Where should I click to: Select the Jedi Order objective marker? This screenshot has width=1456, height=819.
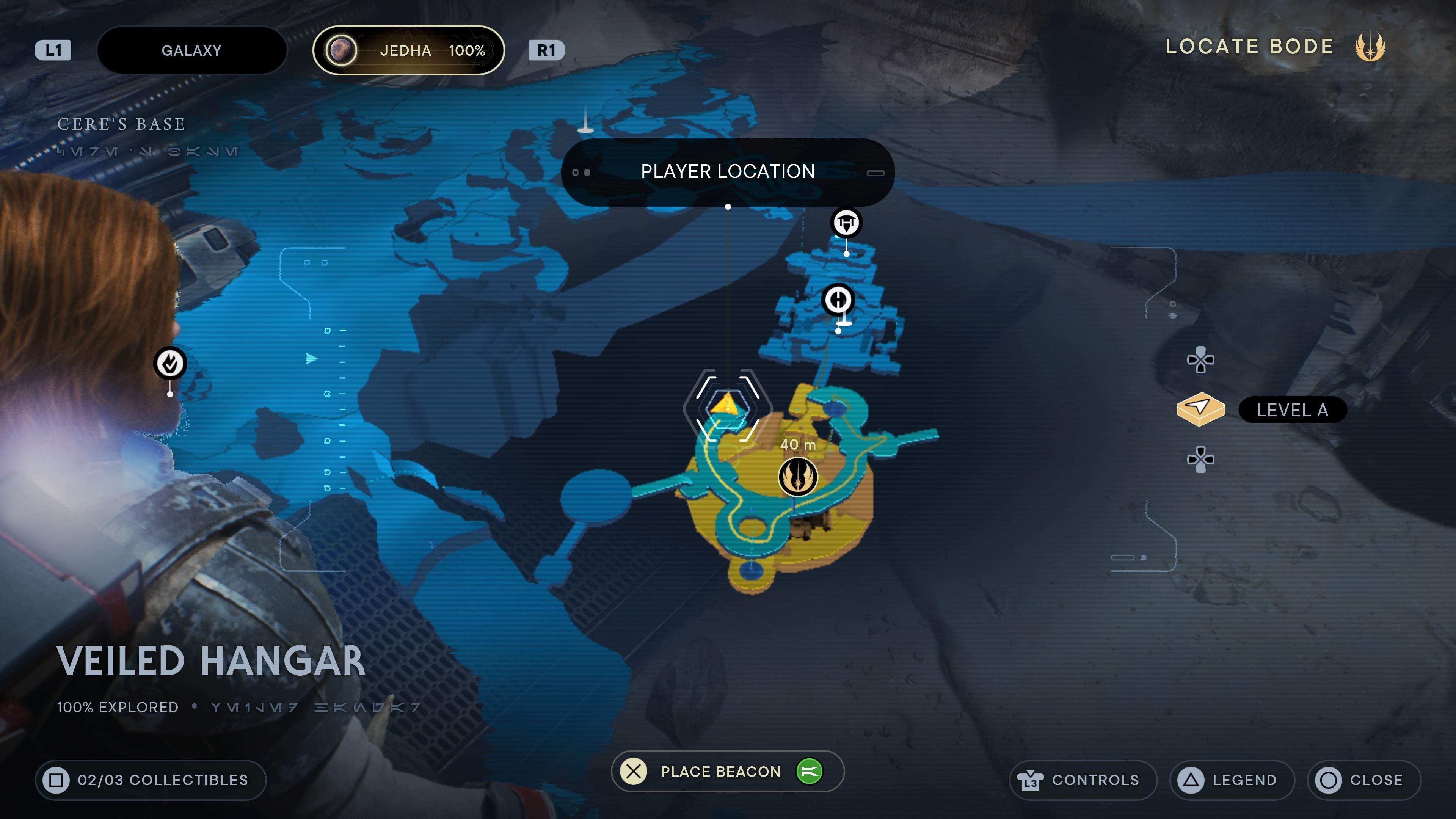pyautogui.click(x=797, y=477)
